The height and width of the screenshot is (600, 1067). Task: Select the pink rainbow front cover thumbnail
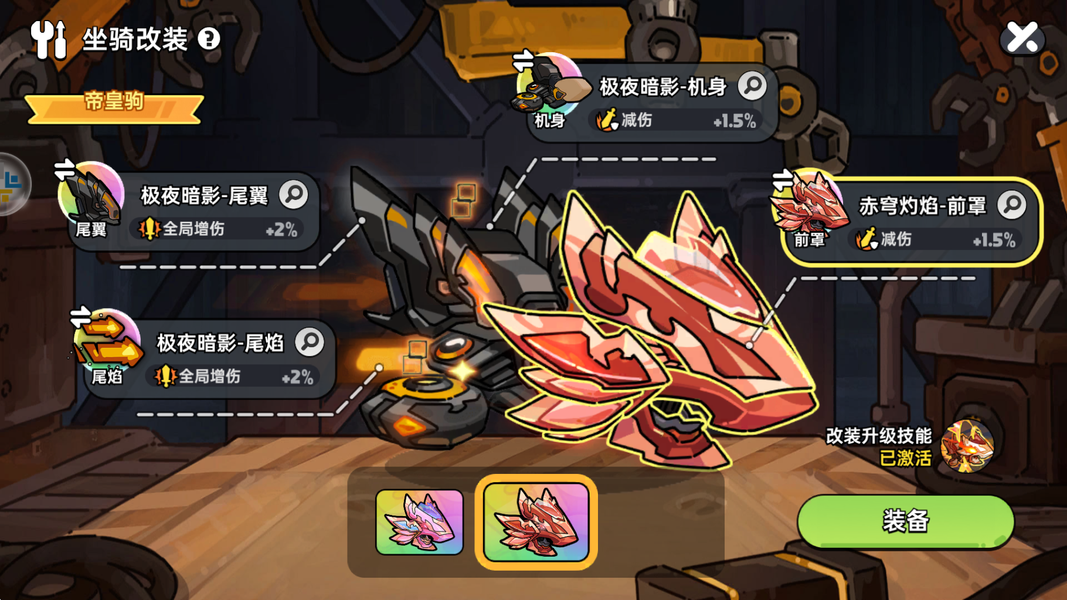419,522
